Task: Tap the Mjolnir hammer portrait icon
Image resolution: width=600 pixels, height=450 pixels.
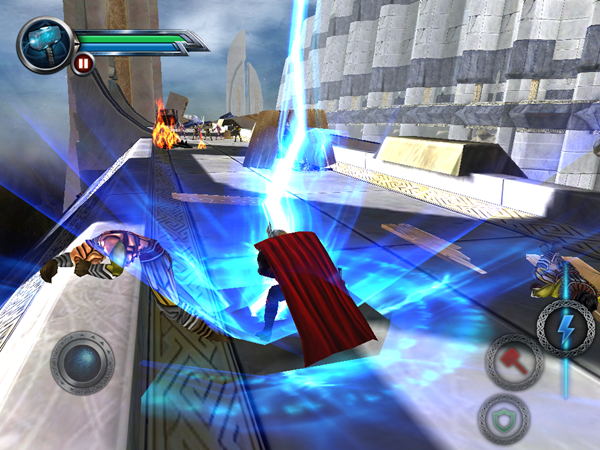Action: (x=44, y=43)
